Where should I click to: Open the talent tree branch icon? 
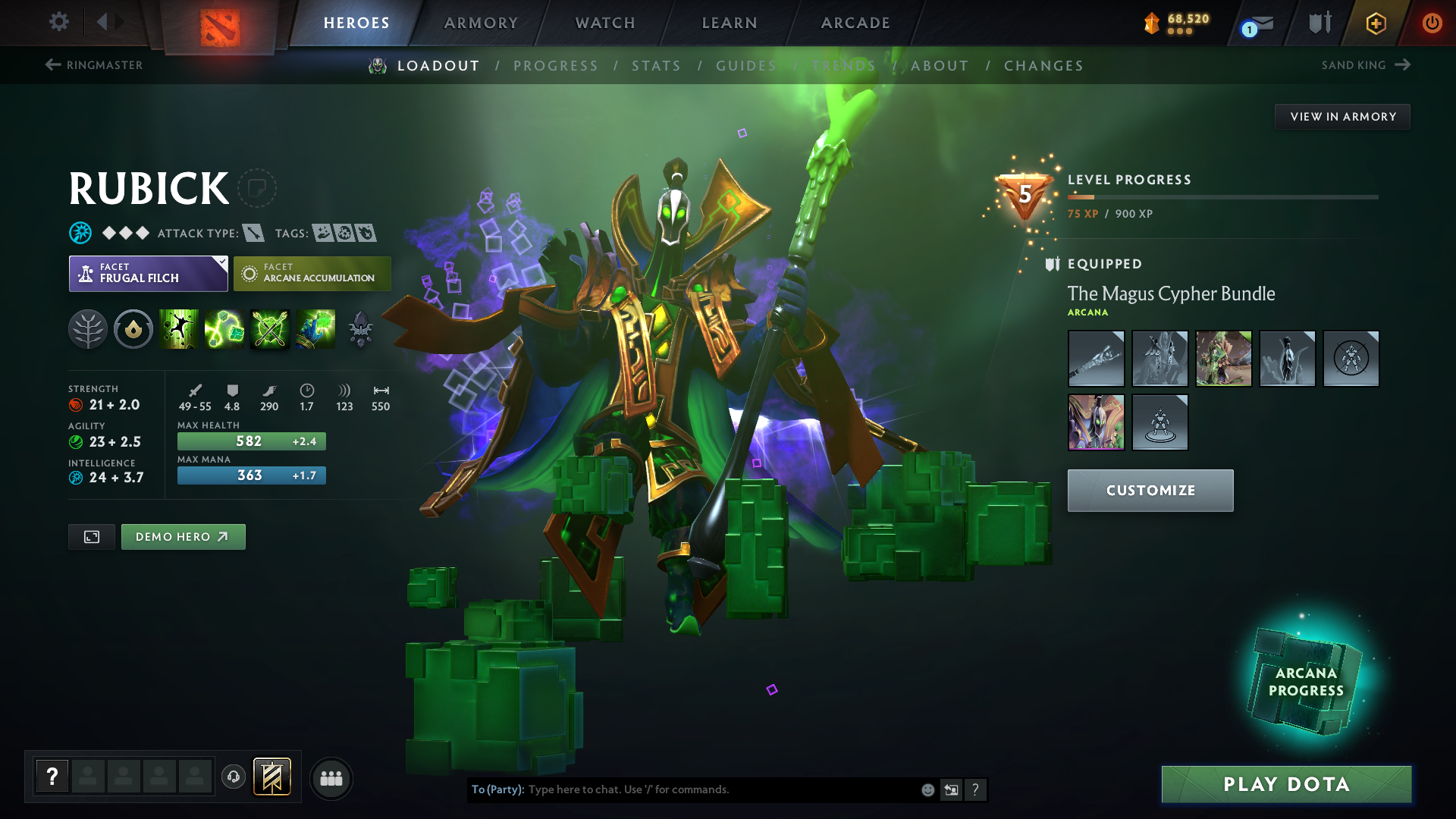click(88, 329)
